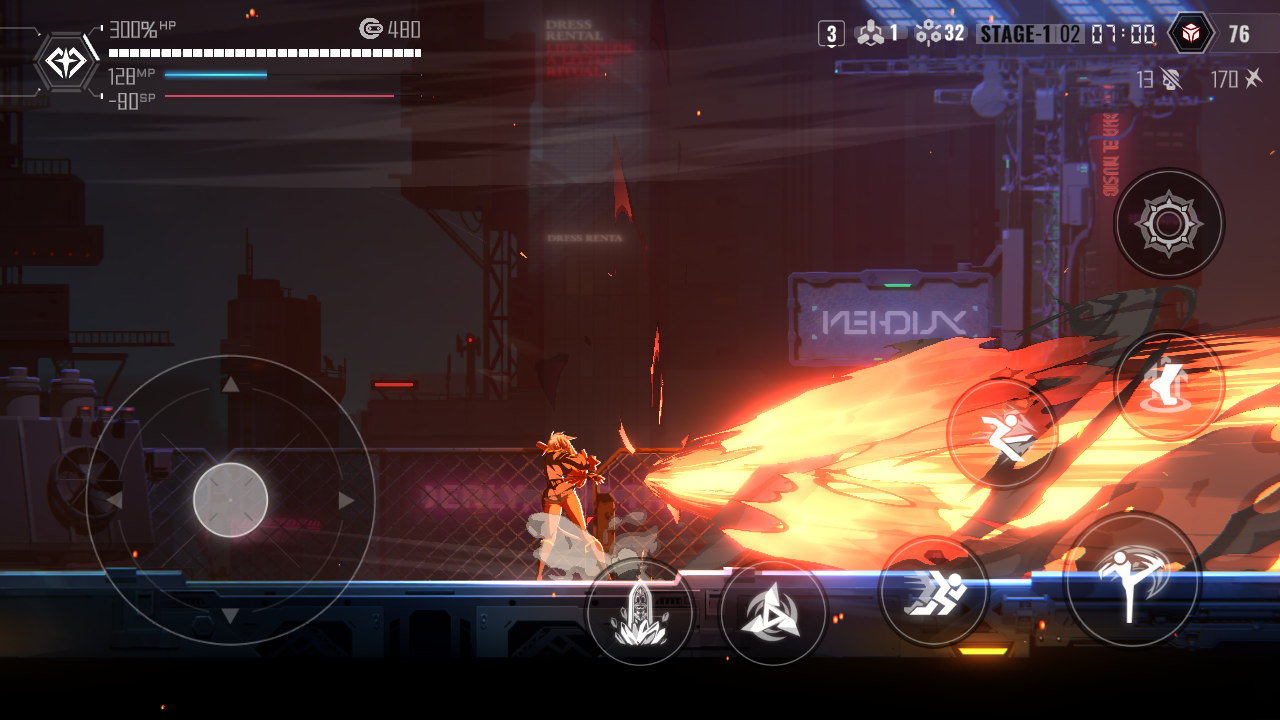Open the red cube hexagon icon

click(x=1191, y=34)
